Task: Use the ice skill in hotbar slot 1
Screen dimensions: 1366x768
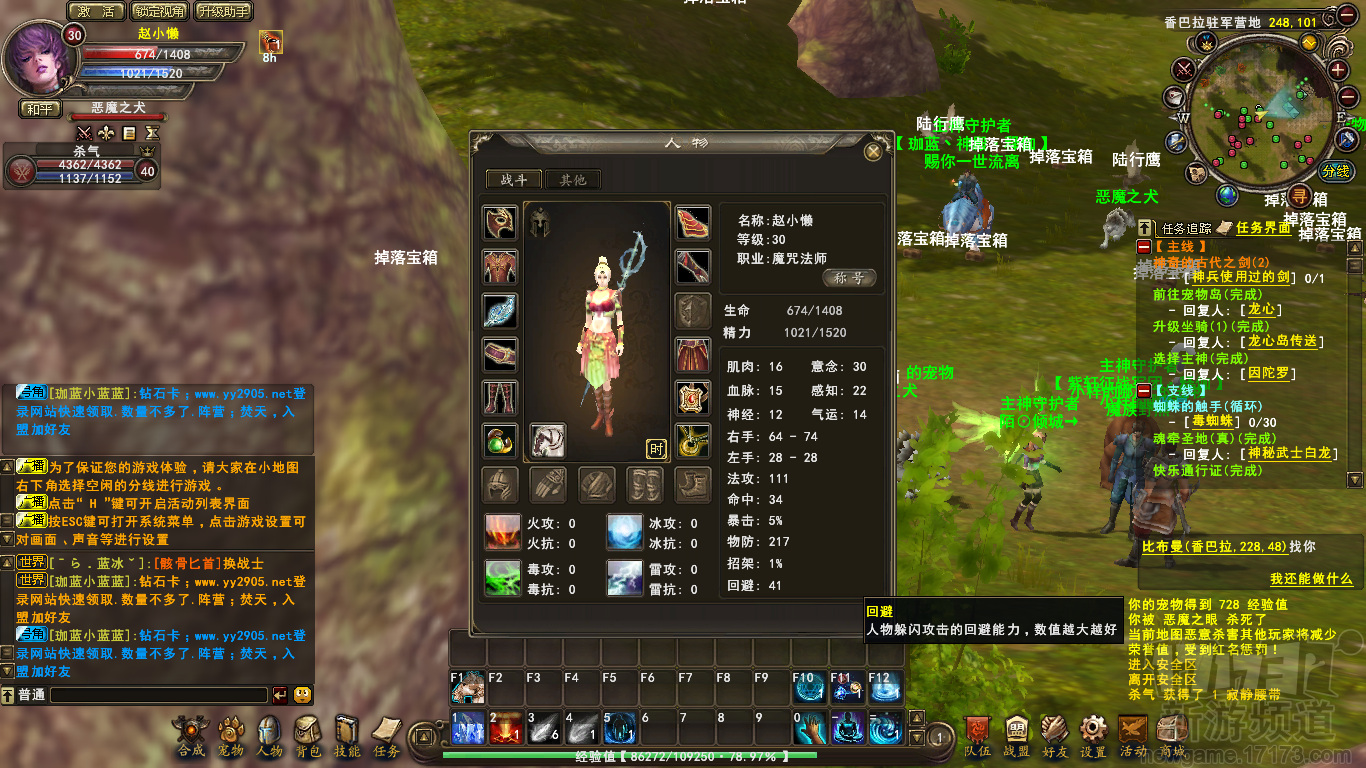Action: pos(467,728)
